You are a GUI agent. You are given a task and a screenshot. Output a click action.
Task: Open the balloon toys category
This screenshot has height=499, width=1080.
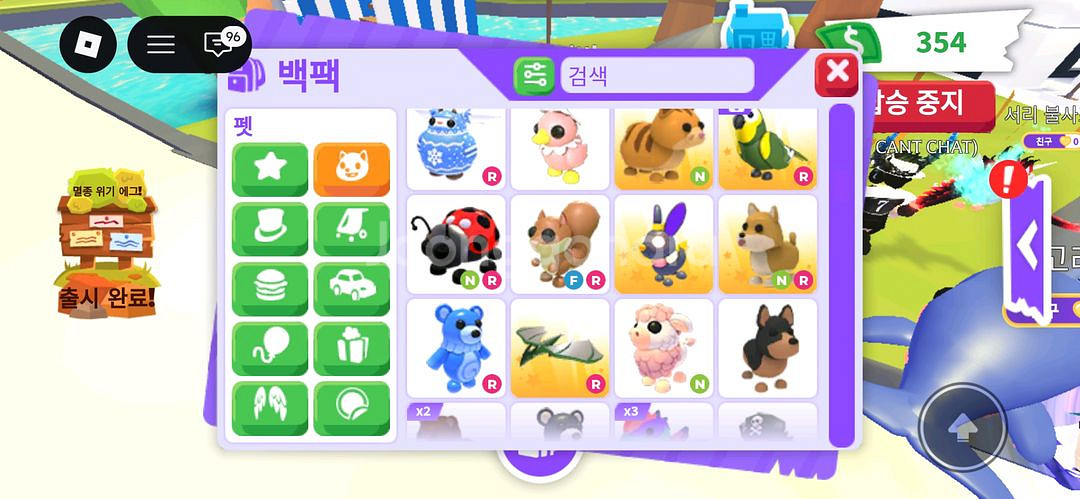270,349
